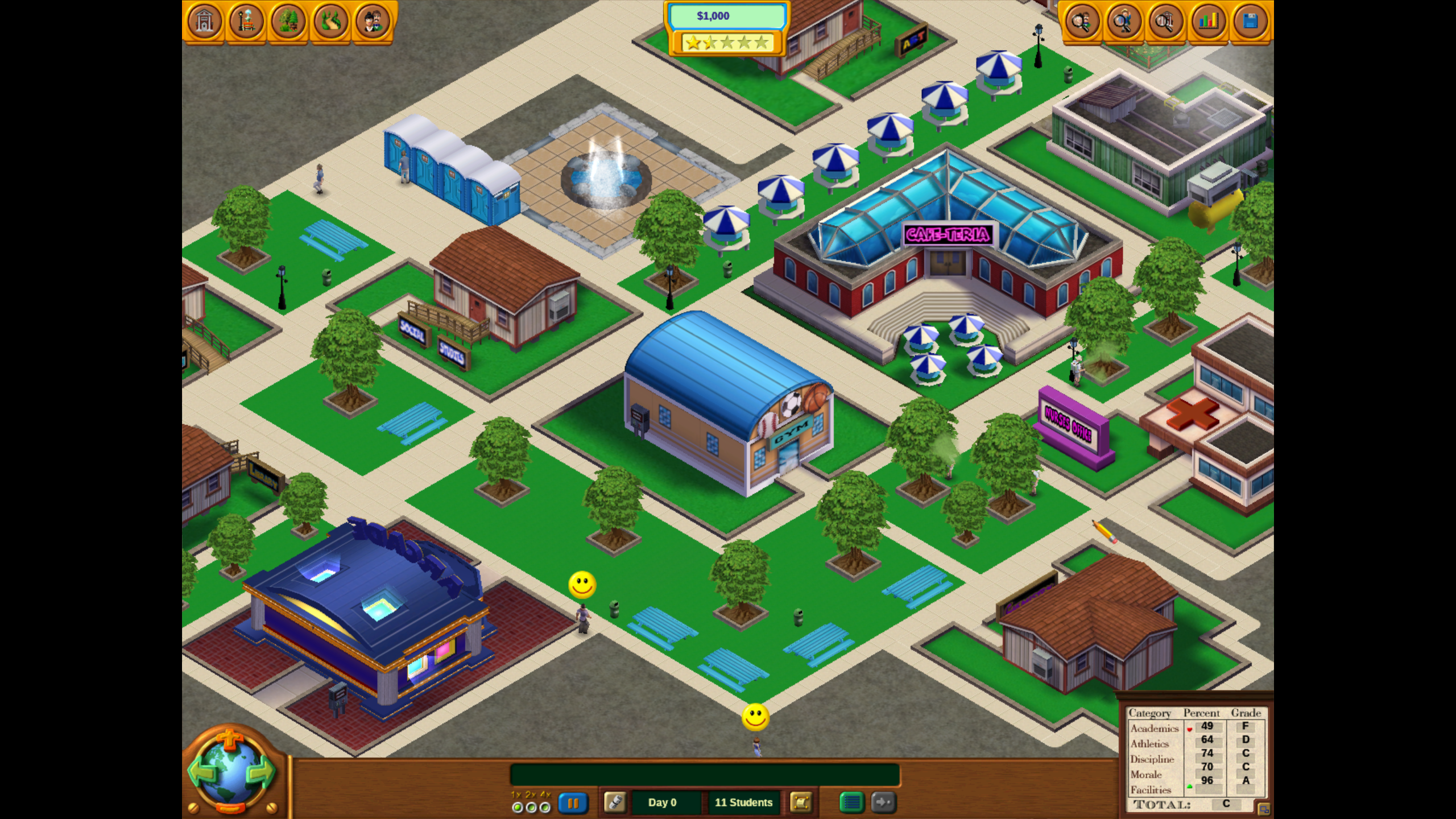Open the floppy disk save menu
1456x819 pixels.
[1250, 22]
